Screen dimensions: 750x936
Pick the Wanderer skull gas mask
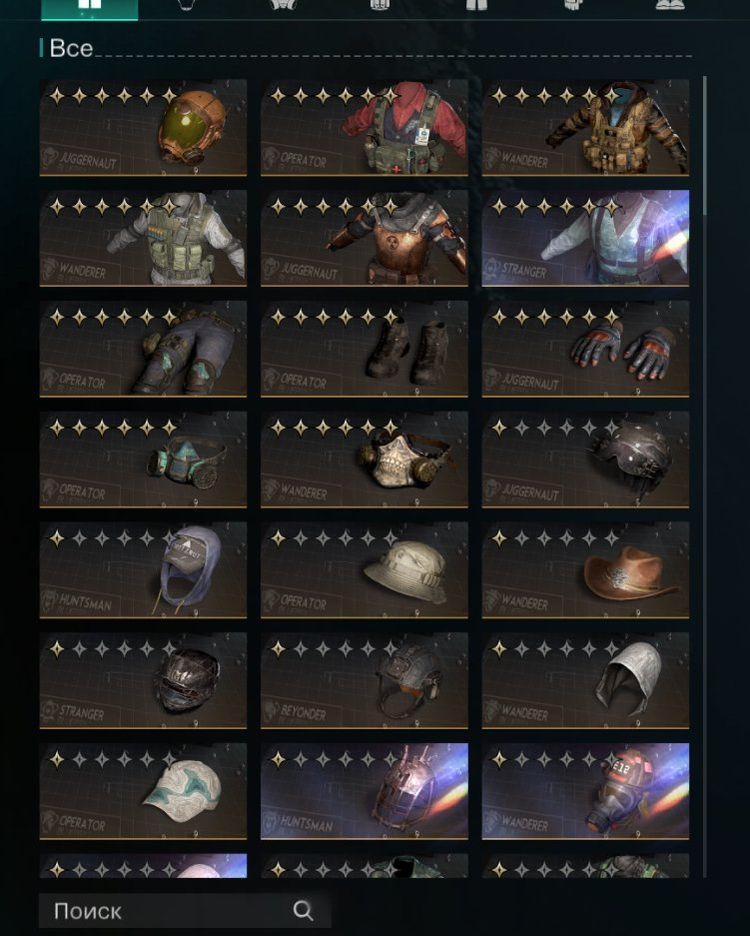click(x=364, y=459)
